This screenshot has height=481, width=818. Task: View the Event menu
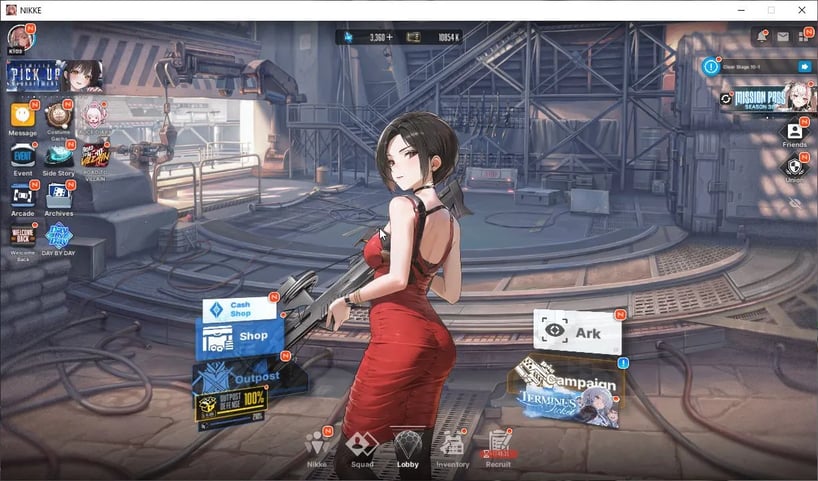[x=22, y=156]
